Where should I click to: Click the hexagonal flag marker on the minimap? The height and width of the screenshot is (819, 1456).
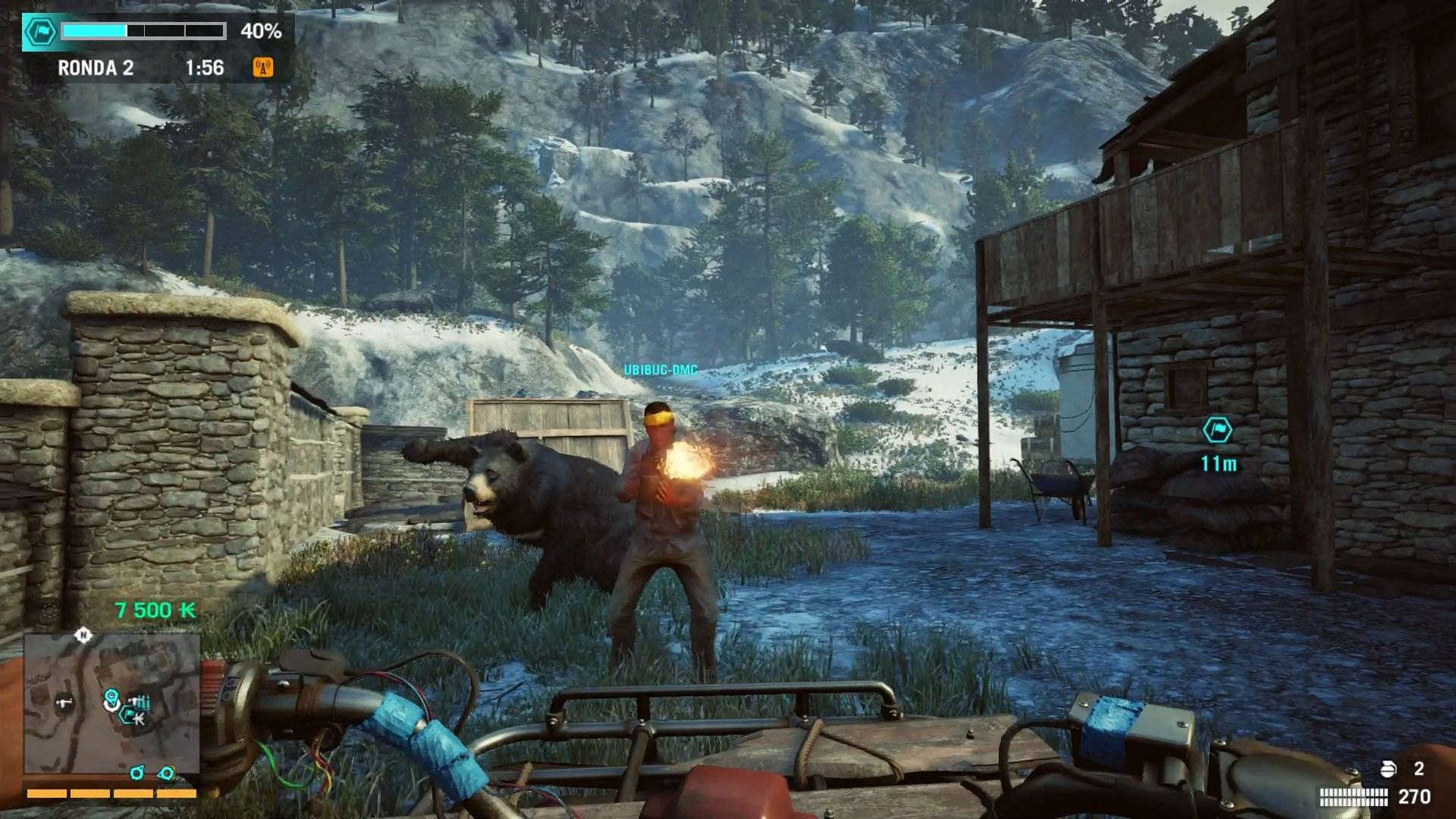(x=127, y=715)
